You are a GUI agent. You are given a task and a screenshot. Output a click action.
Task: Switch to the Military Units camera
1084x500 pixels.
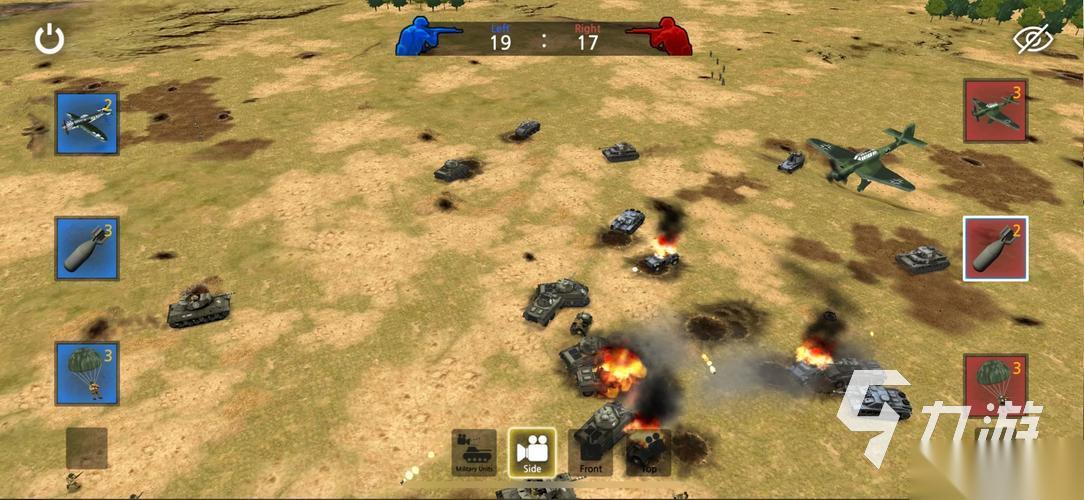[474, 453]
